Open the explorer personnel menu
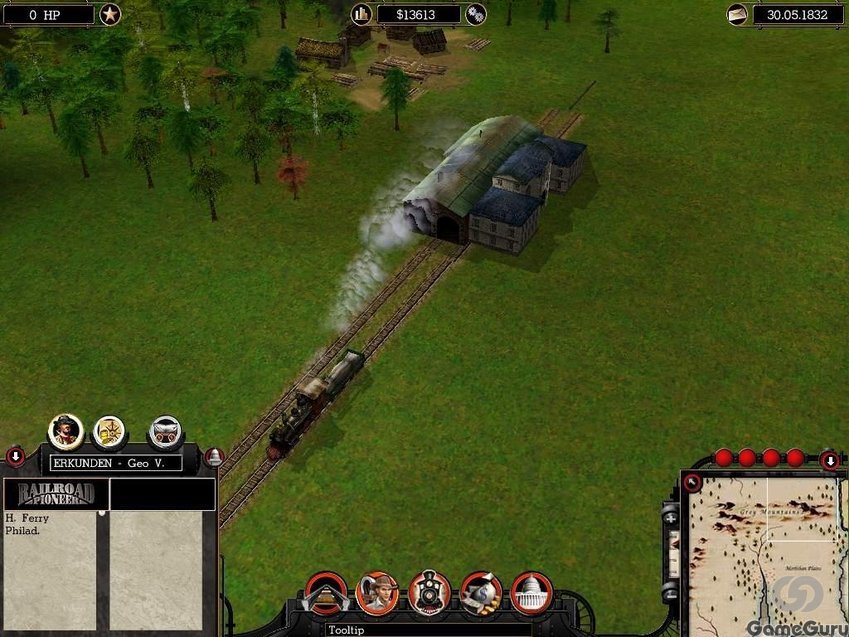The image size is (849, 637). [x=378, y=592]
